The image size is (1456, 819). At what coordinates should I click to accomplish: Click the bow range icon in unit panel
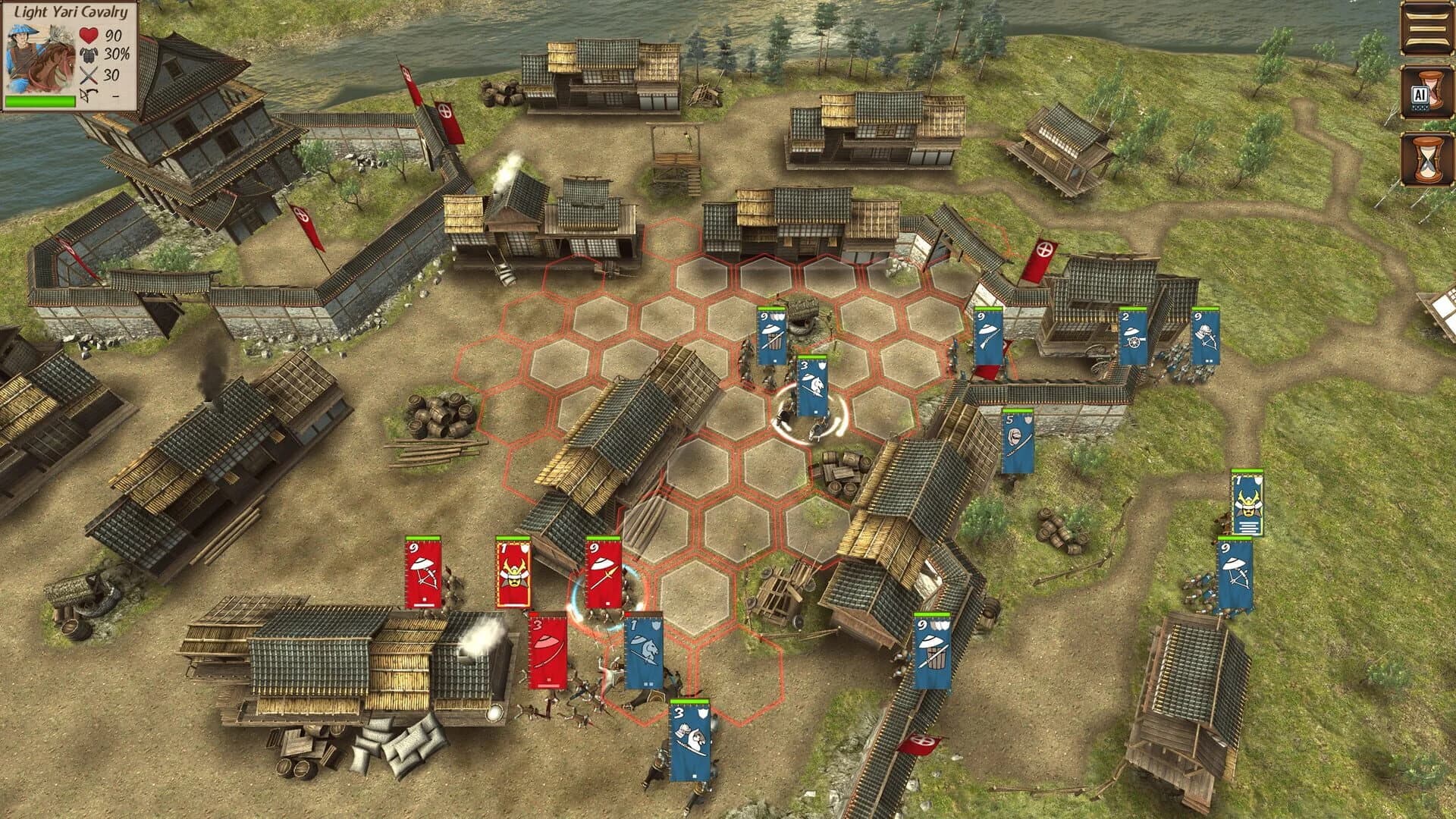[88, 95]
